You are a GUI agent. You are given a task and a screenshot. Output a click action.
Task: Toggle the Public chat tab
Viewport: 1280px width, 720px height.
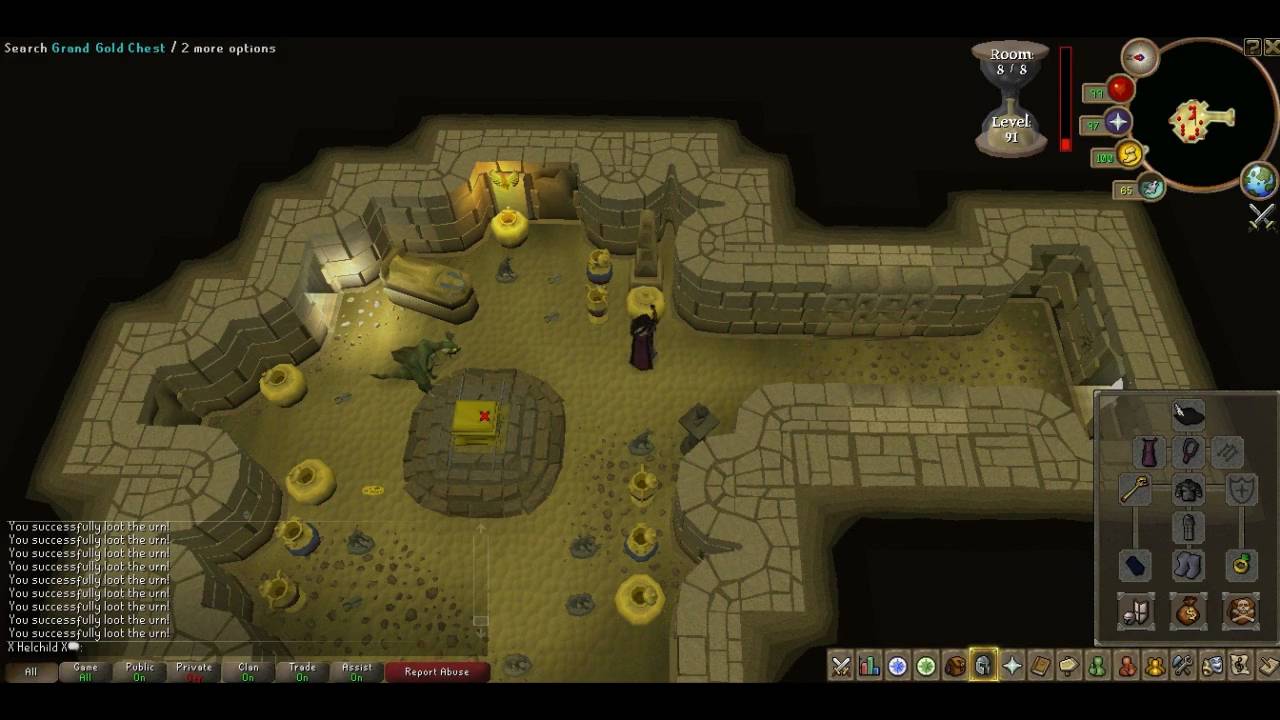(x=140, y=672)
